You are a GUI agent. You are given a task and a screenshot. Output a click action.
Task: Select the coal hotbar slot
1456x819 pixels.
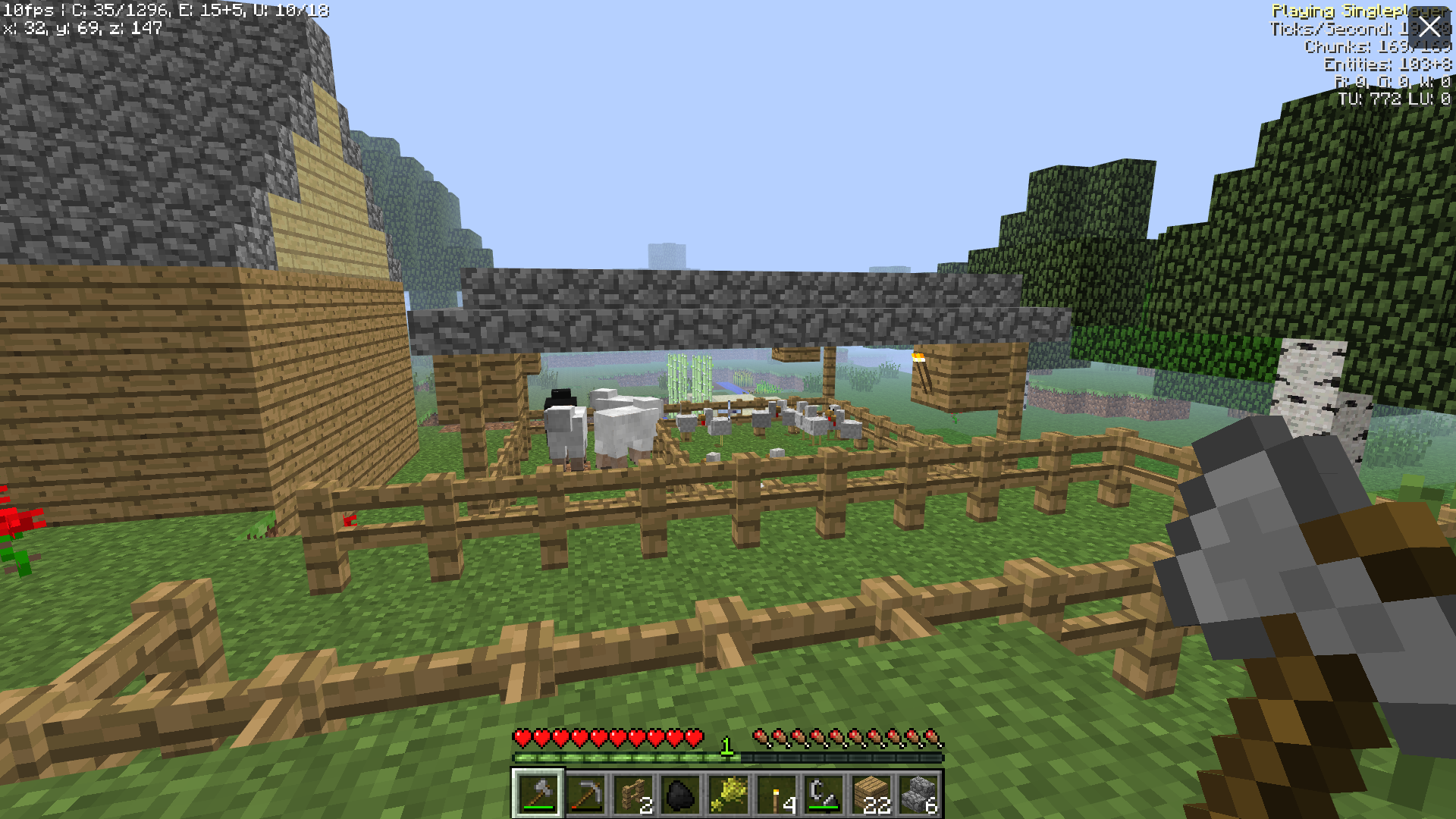680,794
